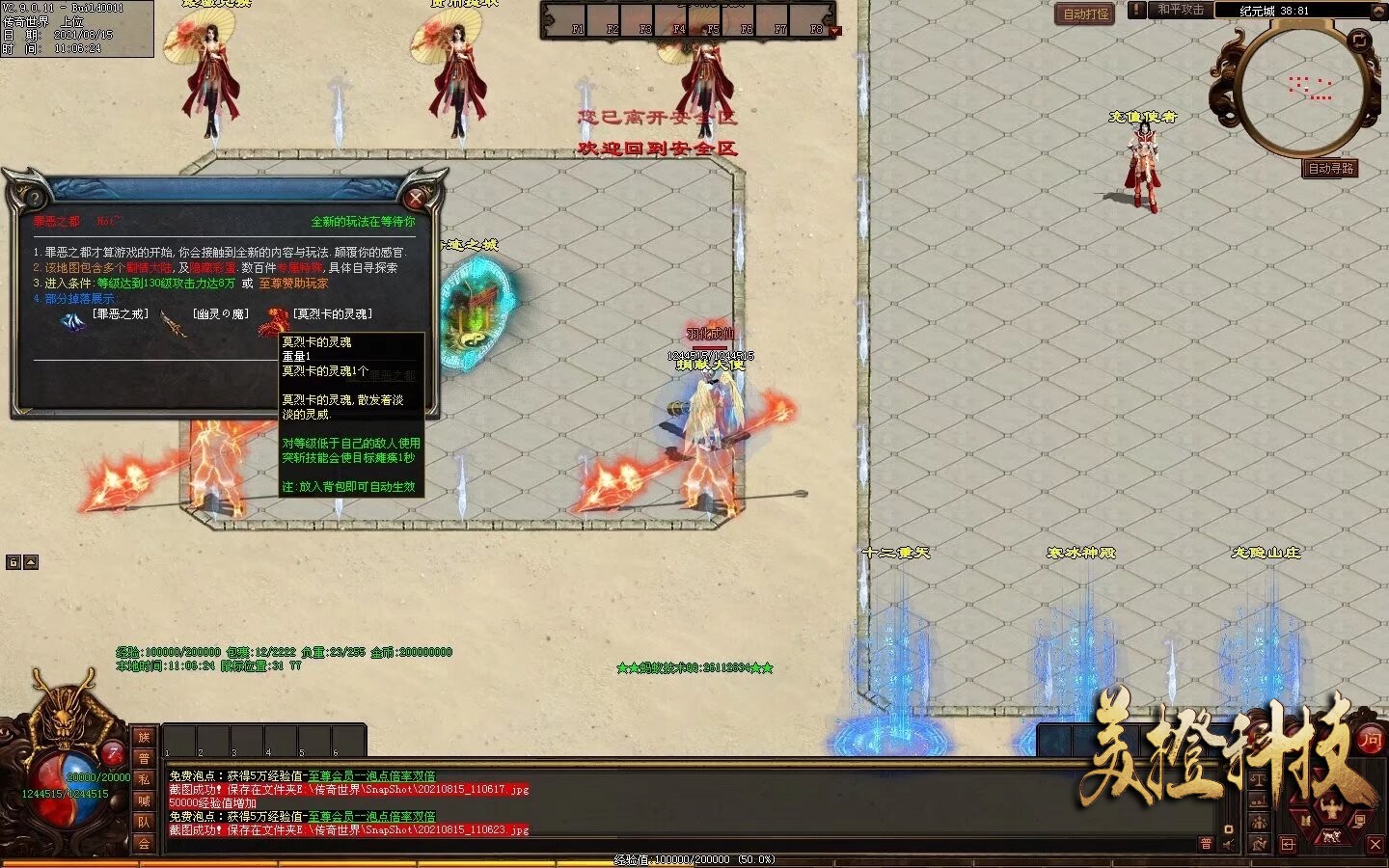Select the 会 guild chat channel
Screen dimensions: 1389x868
coord(144,843)
